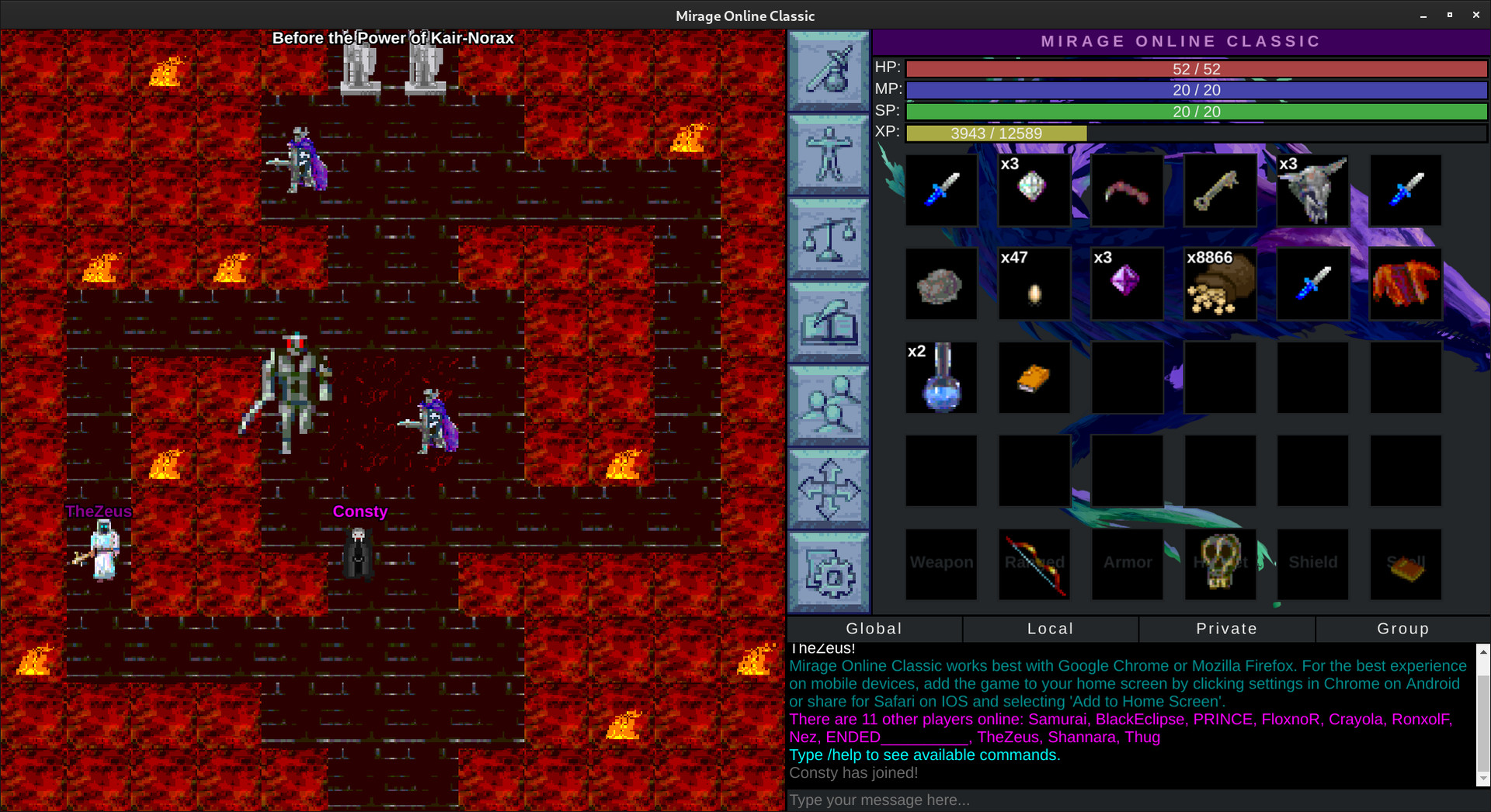1491x812 pixels.
Task: Switch to the Global chat tab
Action: pos(874,629)
